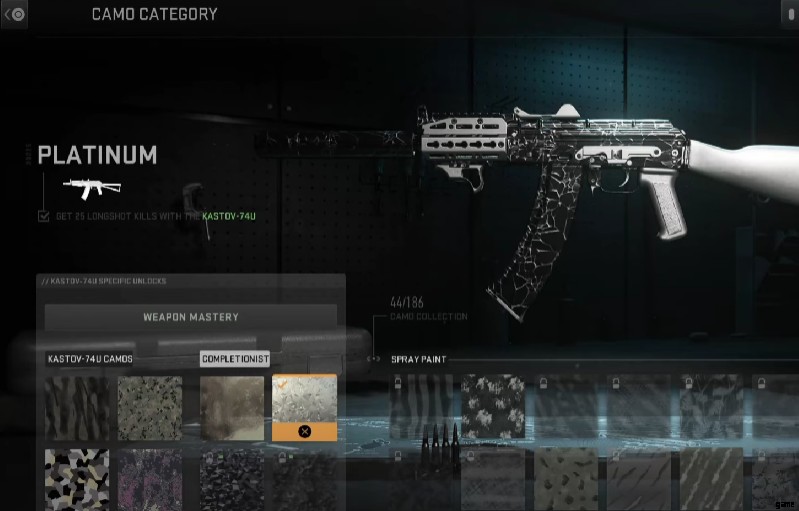Select the purple-speckled dark camo tile
Screen dimensions: 799x511
tap(150, 479)
